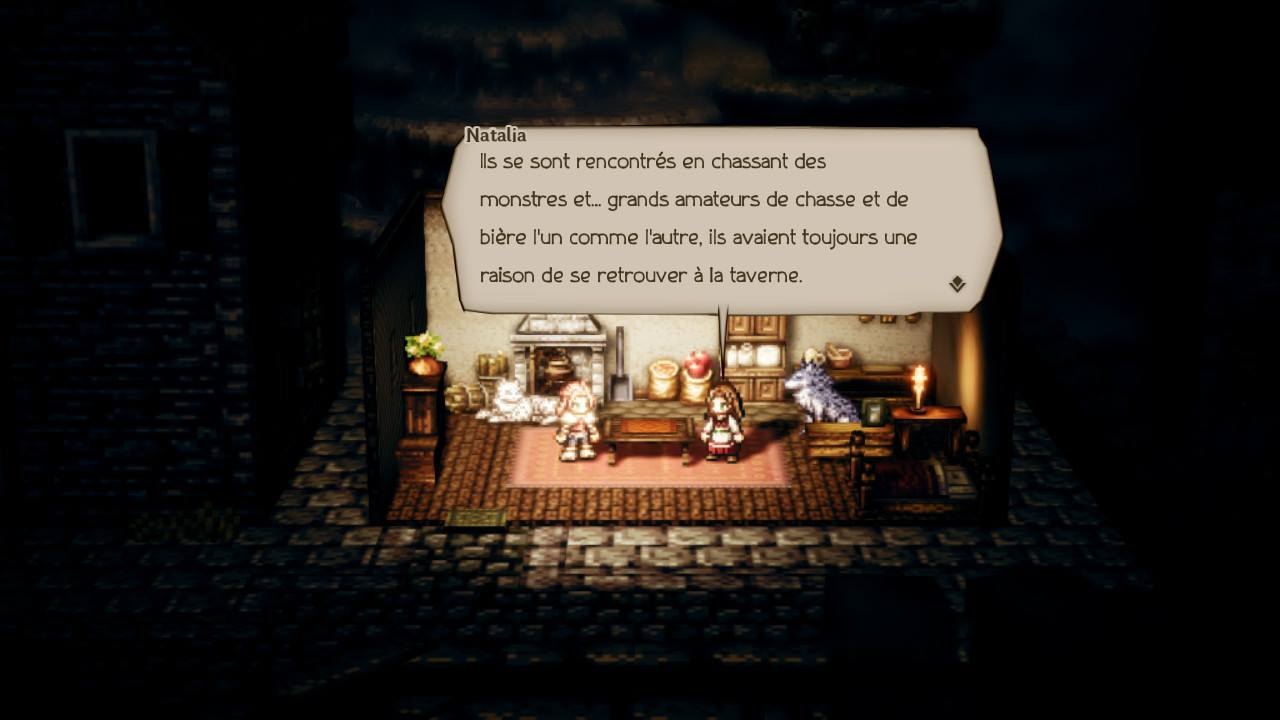Advance dialogue with the continue arrow
1280x720 pixels.
(957, 284)
